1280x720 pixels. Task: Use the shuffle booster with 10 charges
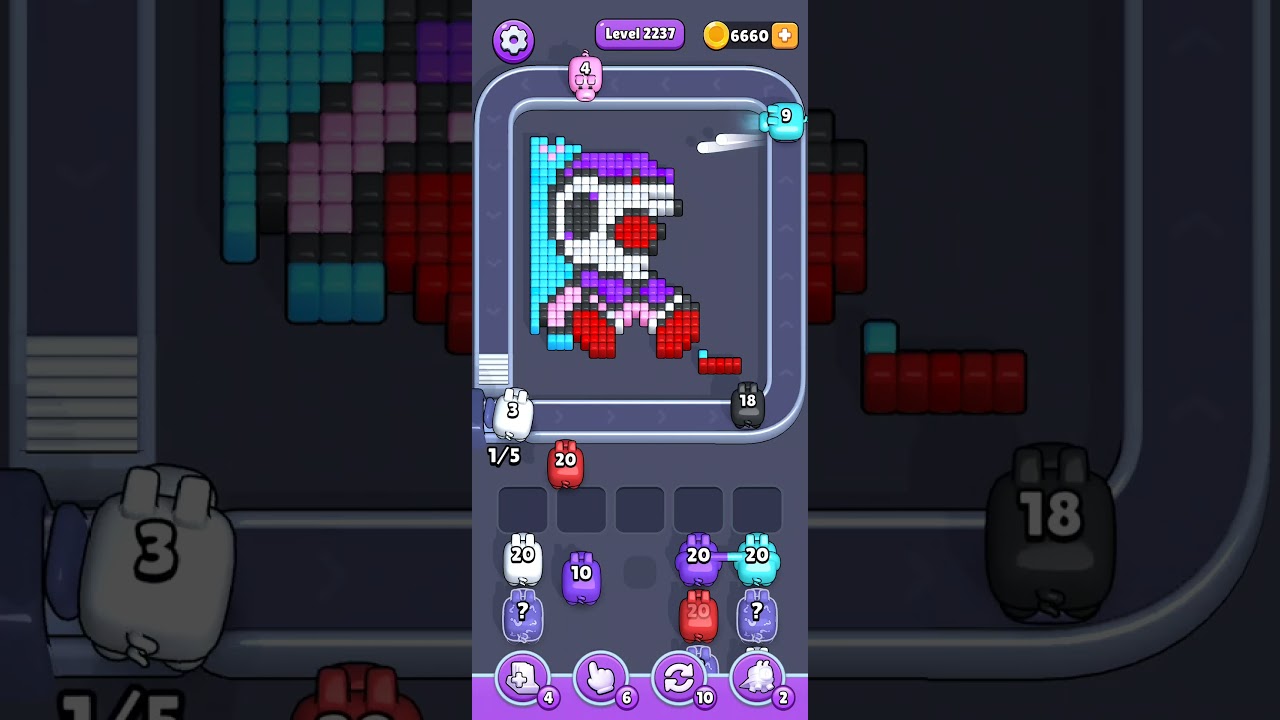[x=679, y=678]
